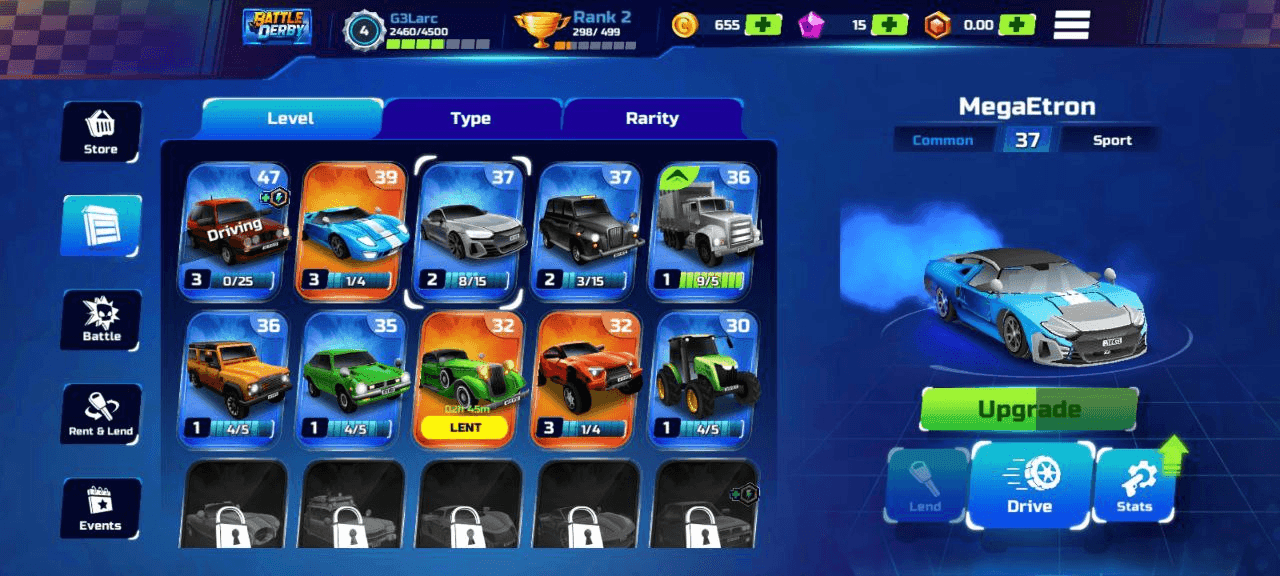
Task: Open the Battle menu
Action: 101,320
